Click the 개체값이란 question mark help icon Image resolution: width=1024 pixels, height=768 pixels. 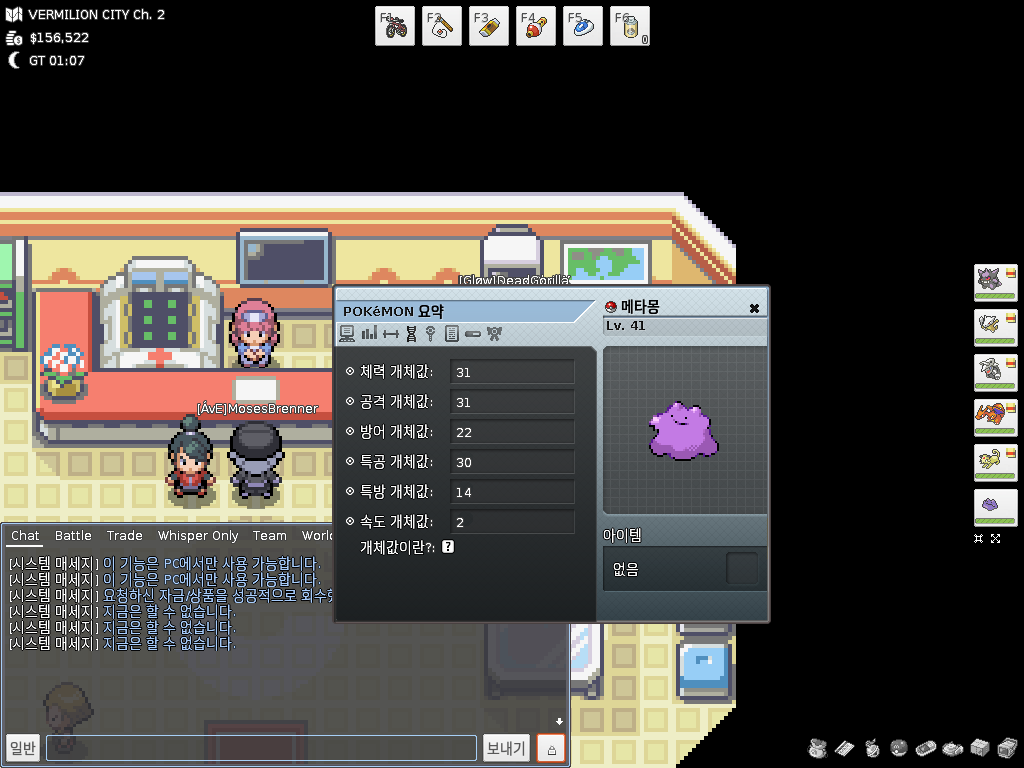click(x=448, y=547)
